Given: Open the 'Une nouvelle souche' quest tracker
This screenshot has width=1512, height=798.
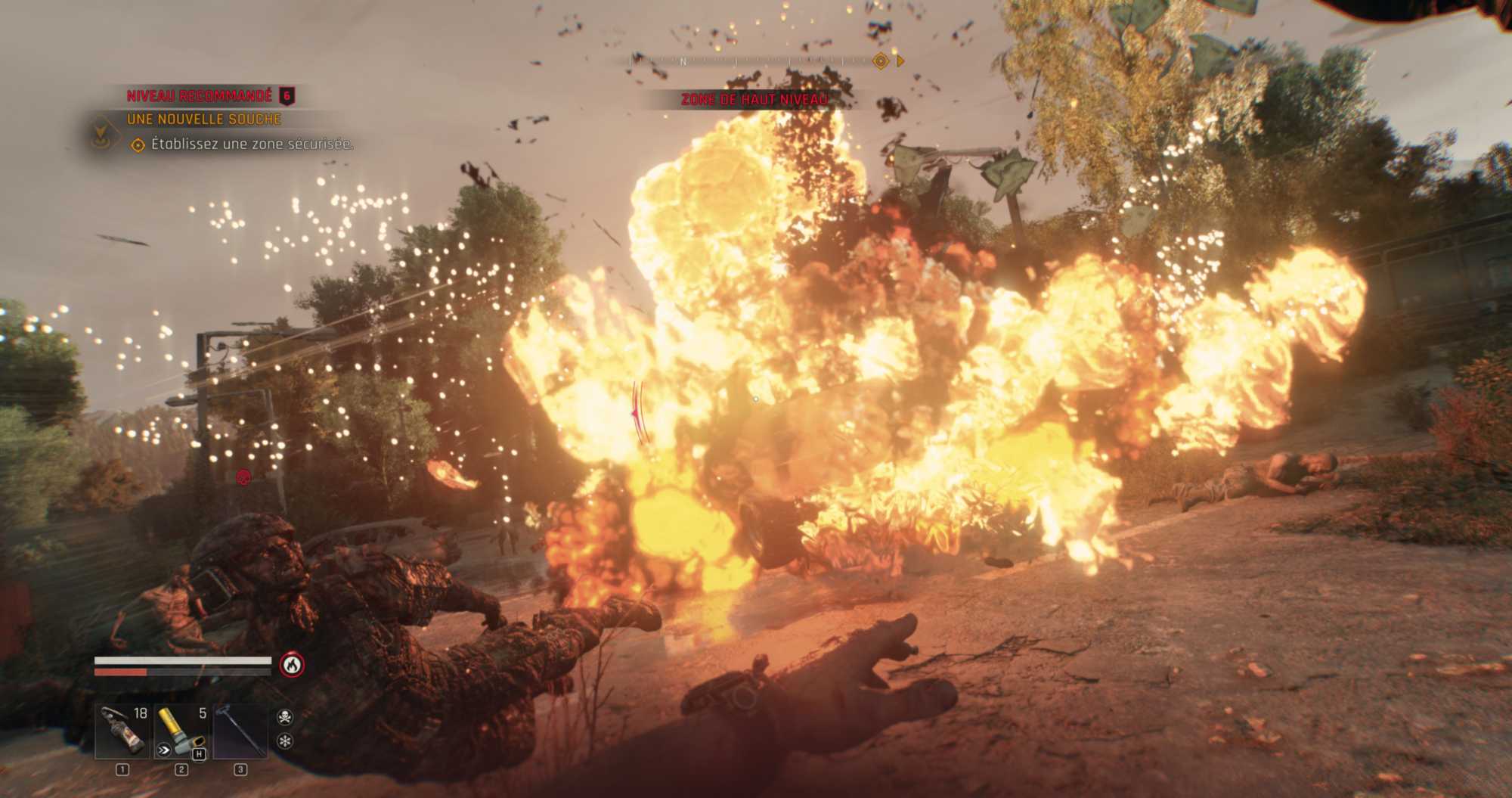Looking at the screenshot, I should click(204, 120).
